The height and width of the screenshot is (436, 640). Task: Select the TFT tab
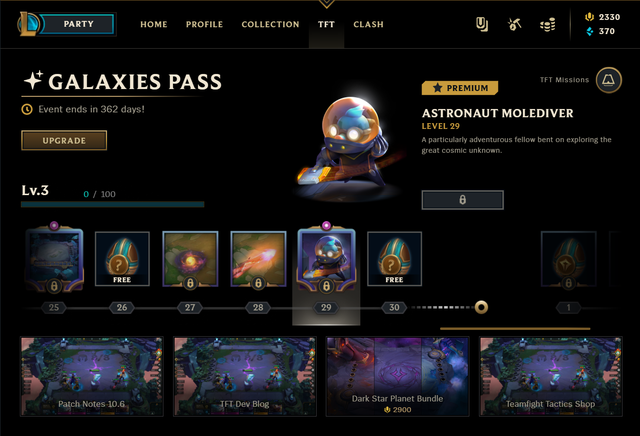(326, 24)
